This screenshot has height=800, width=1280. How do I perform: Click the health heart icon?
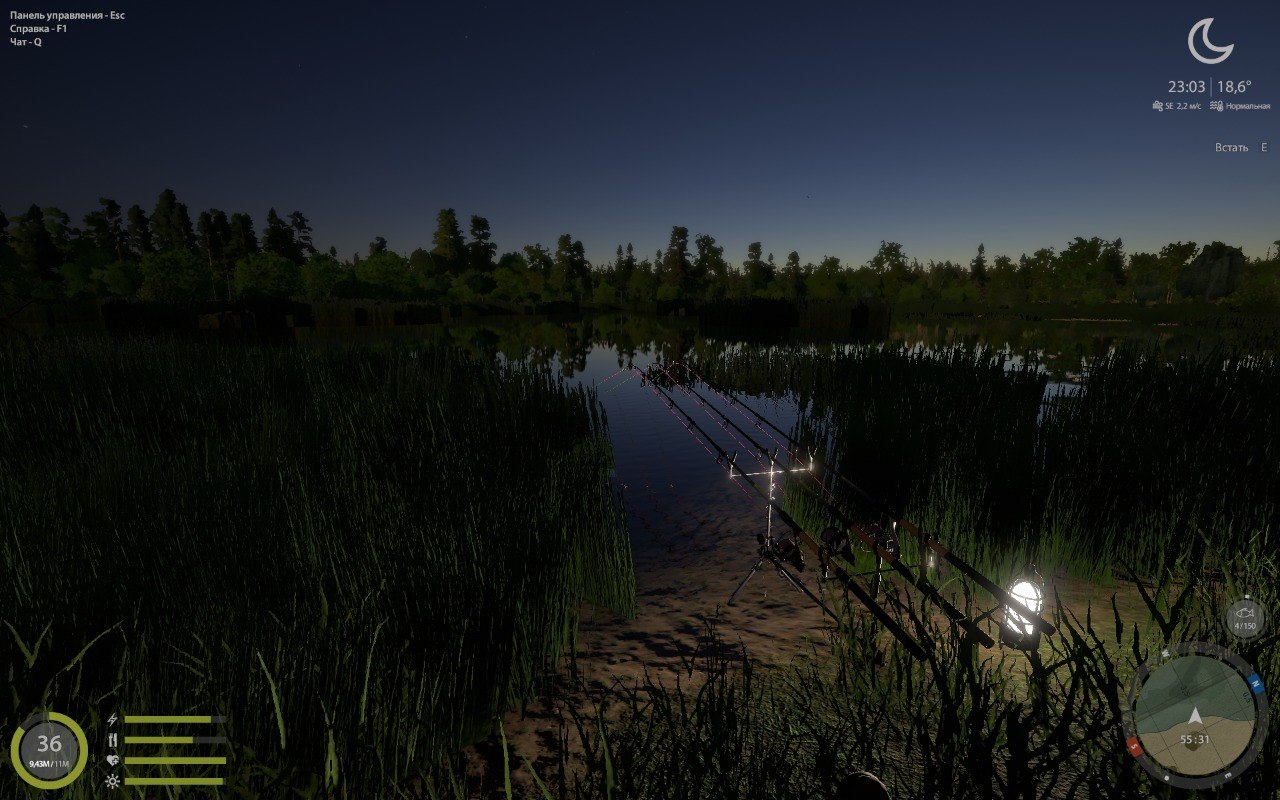112,760
